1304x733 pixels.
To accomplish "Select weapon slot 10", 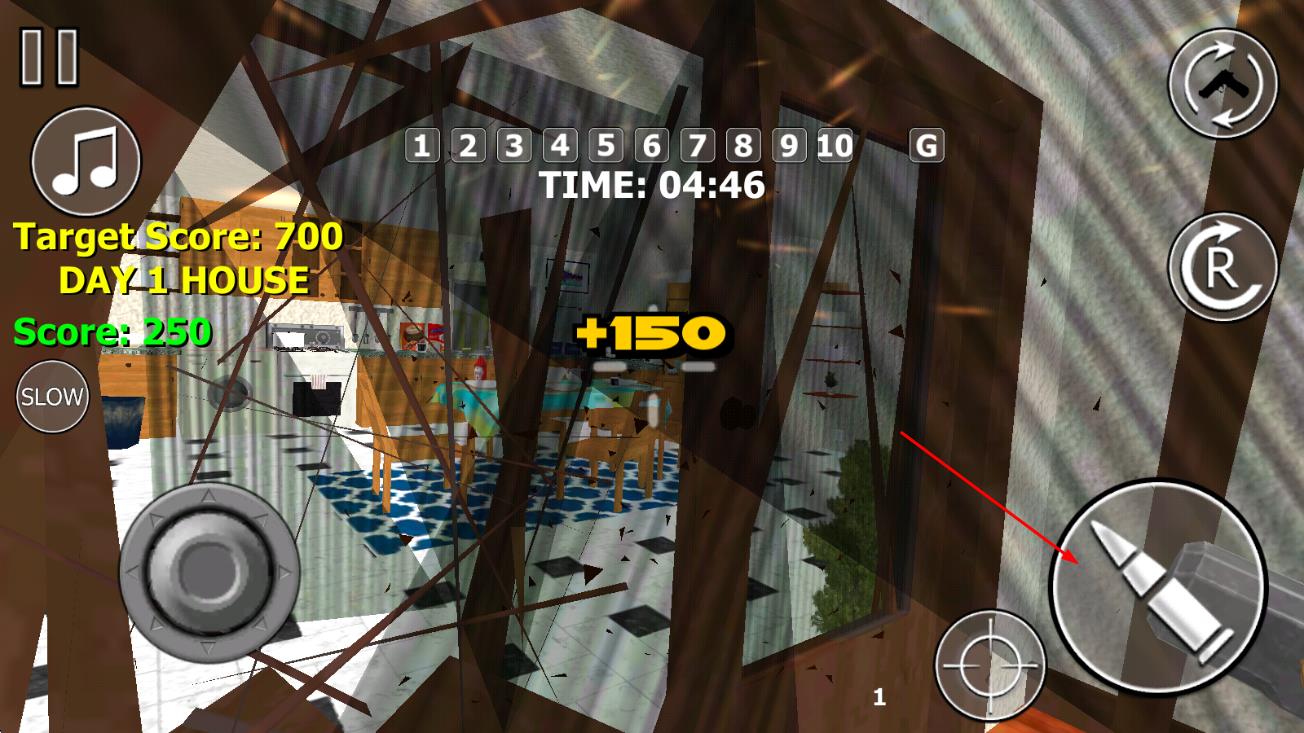I will pyautogui.click(x=835, y=146).
